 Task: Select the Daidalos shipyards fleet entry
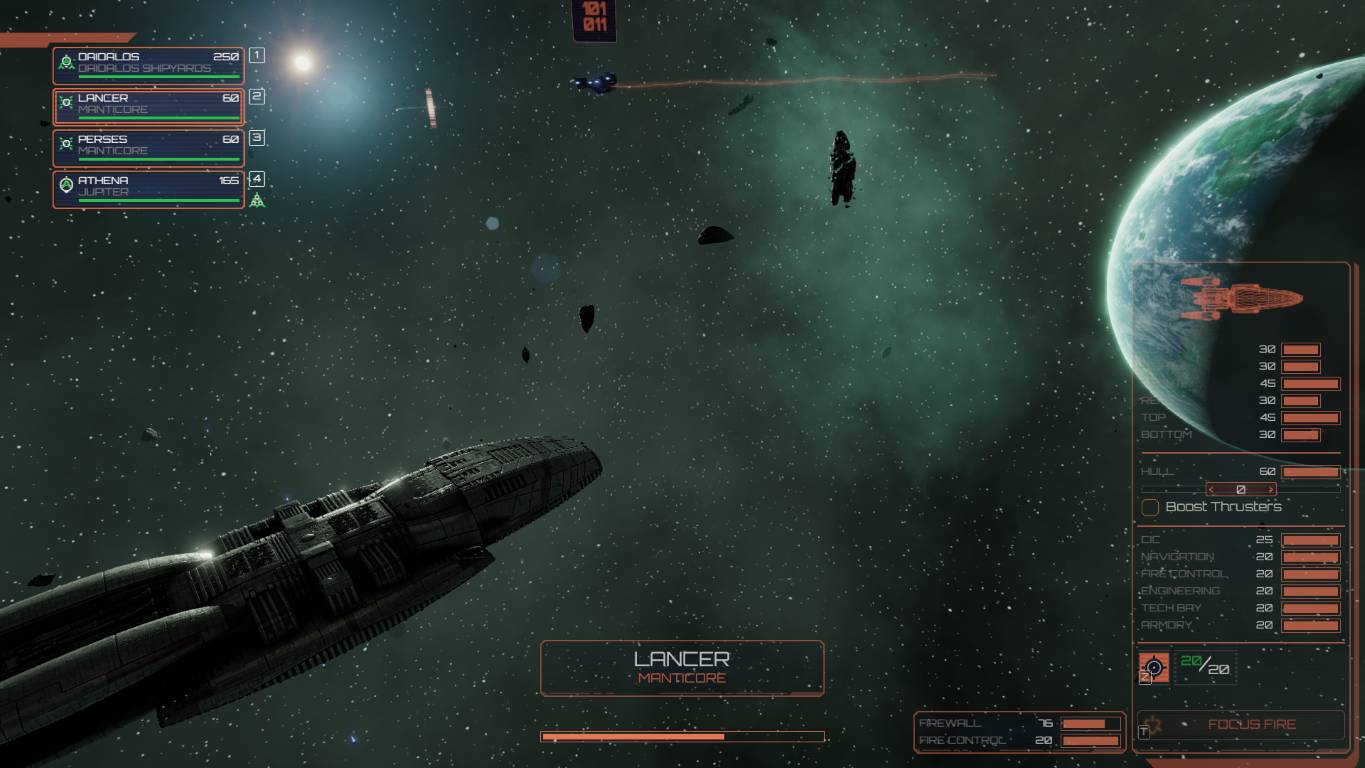(x=148, y=65)
